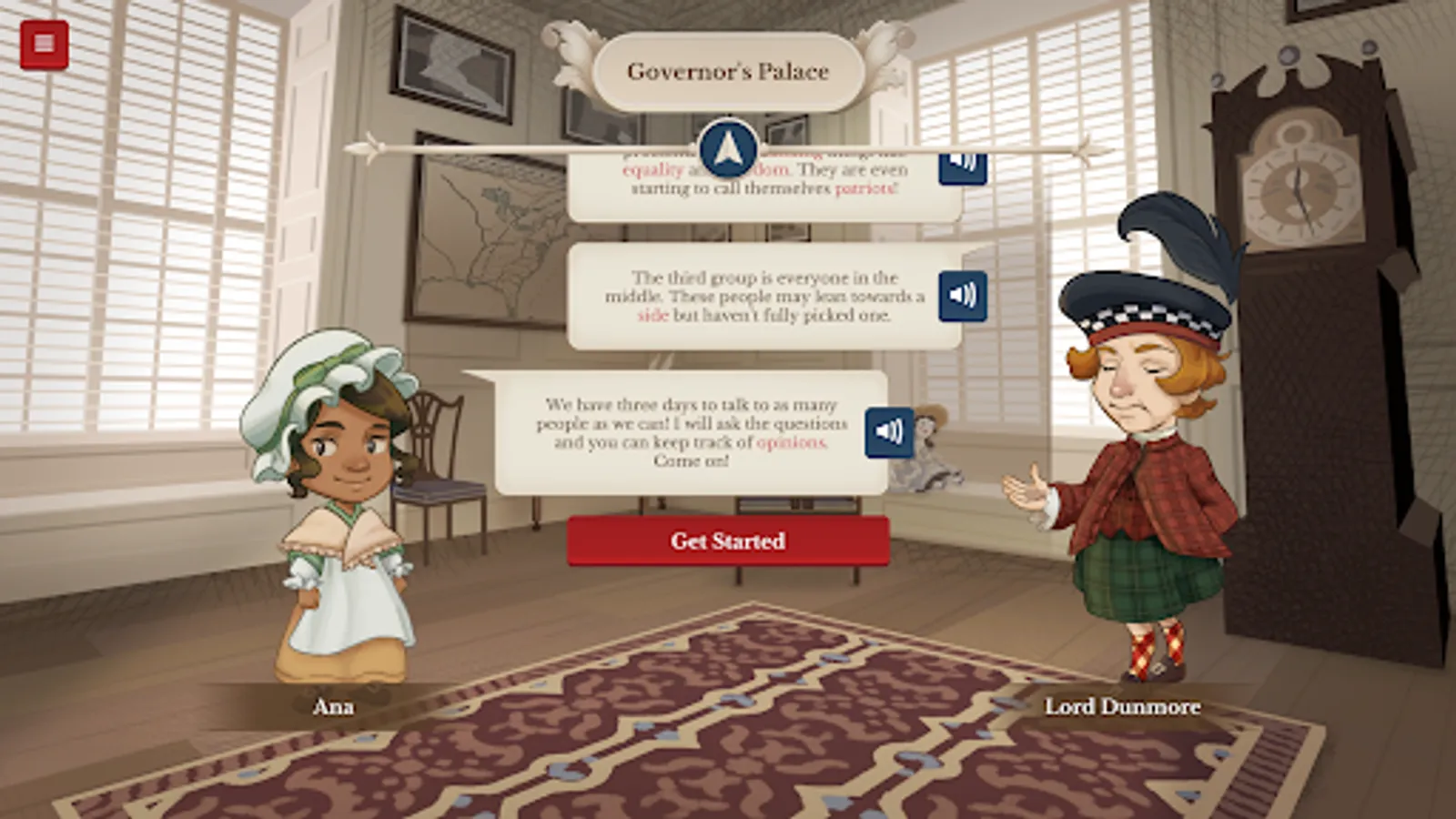
Task: Click Ana's nameplate label
Action: click(333, 706)
